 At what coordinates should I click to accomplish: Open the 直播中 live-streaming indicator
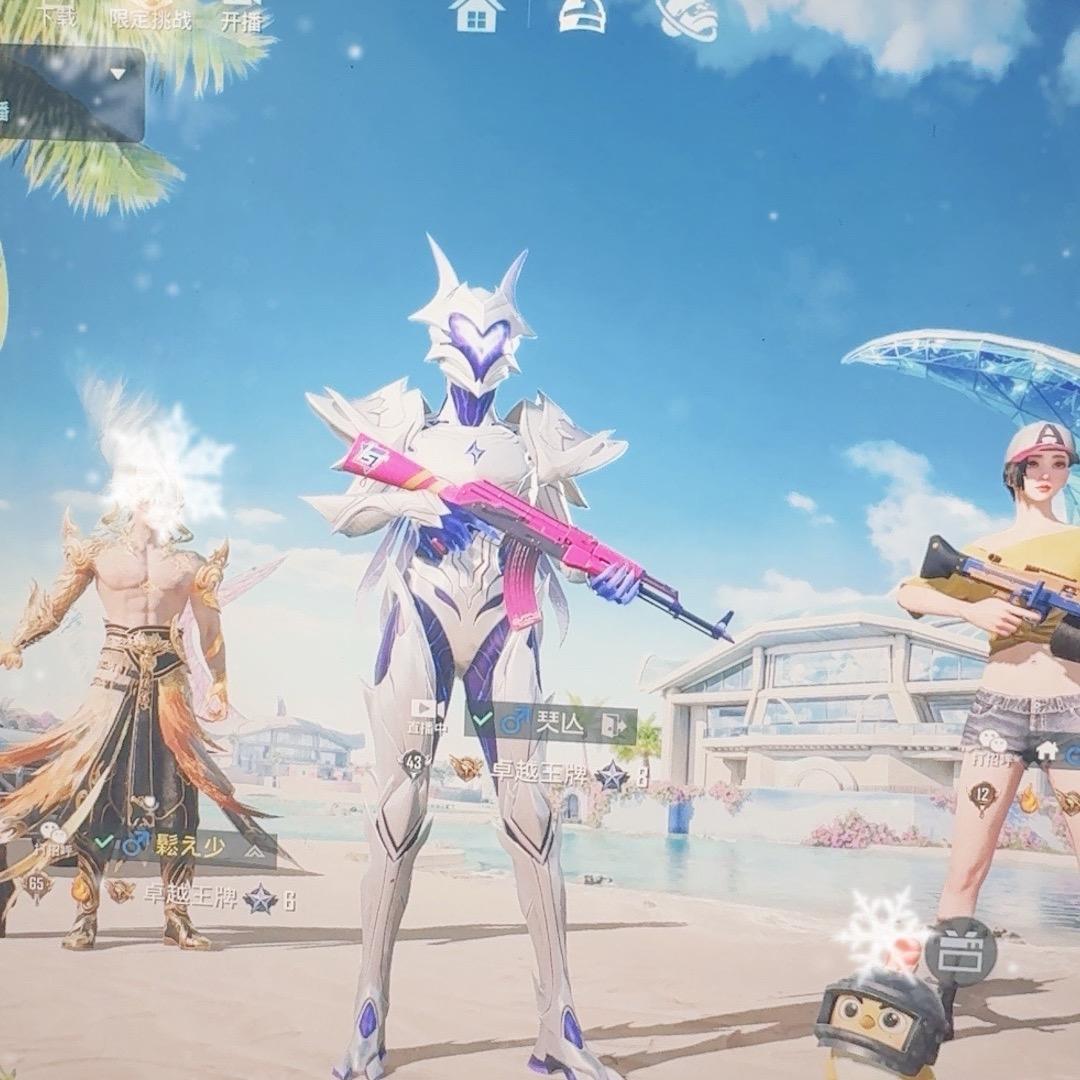click(x=427, y=714)
